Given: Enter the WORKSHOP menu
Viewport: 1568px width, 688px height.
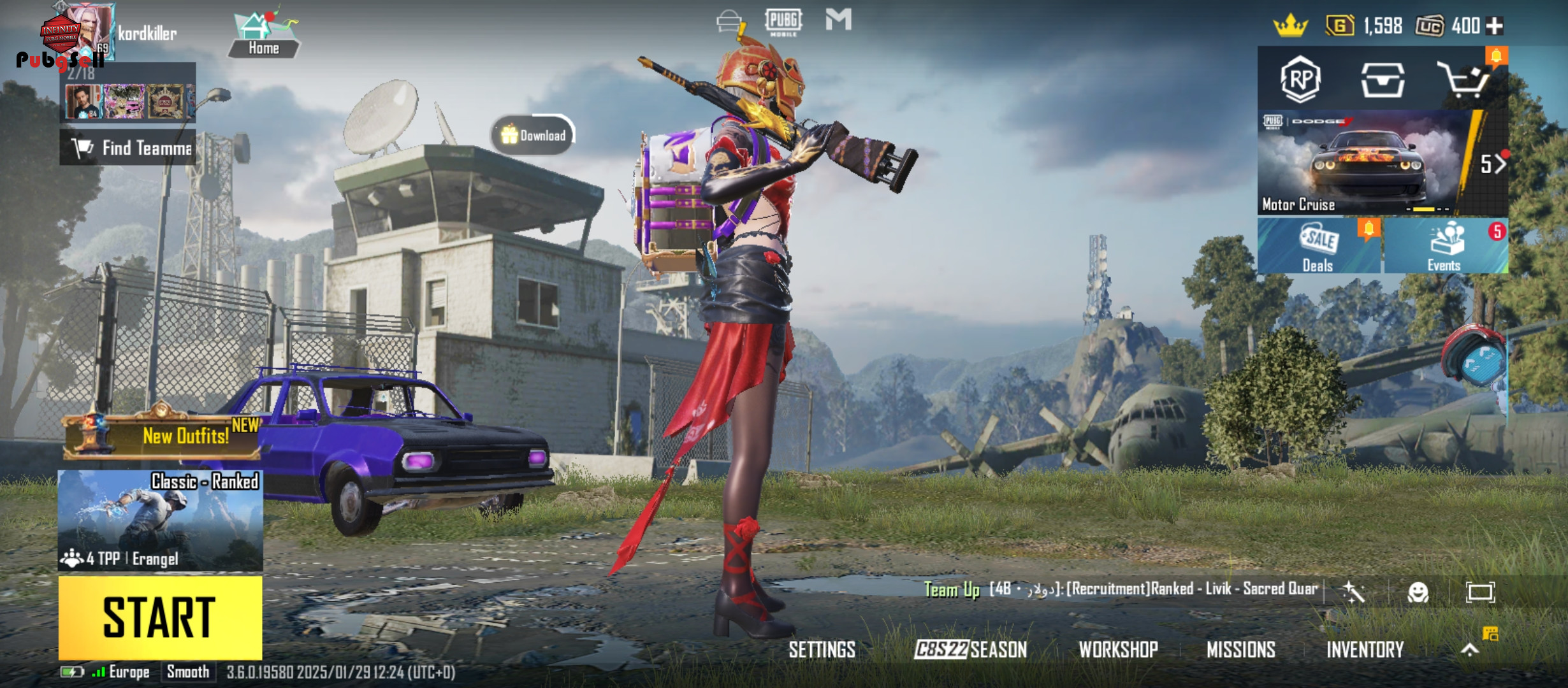Looking at the screenshot, I should click(1118, 649).
